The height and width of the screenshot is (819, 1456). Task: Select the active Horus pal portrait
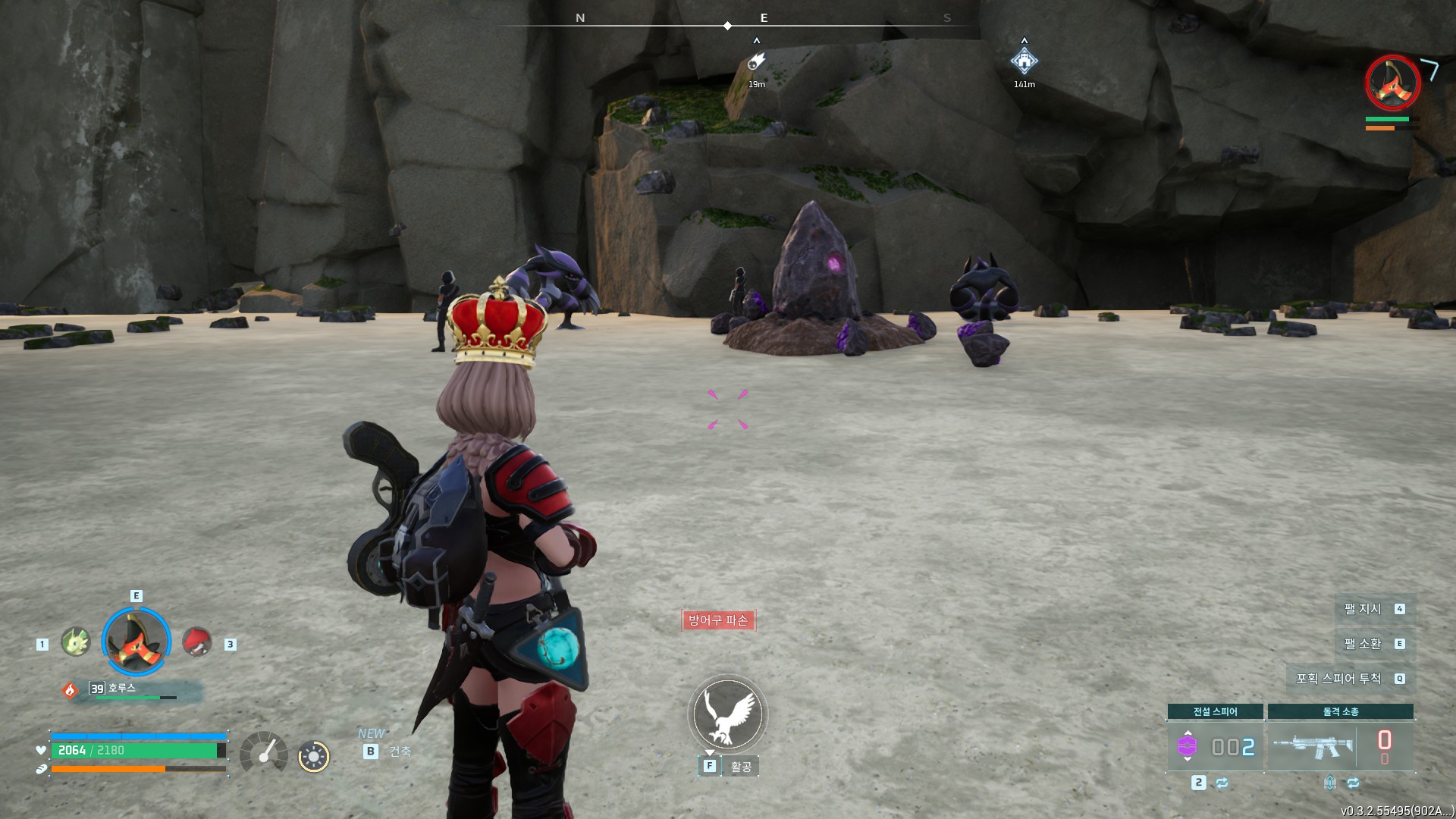tap(136, 642)
